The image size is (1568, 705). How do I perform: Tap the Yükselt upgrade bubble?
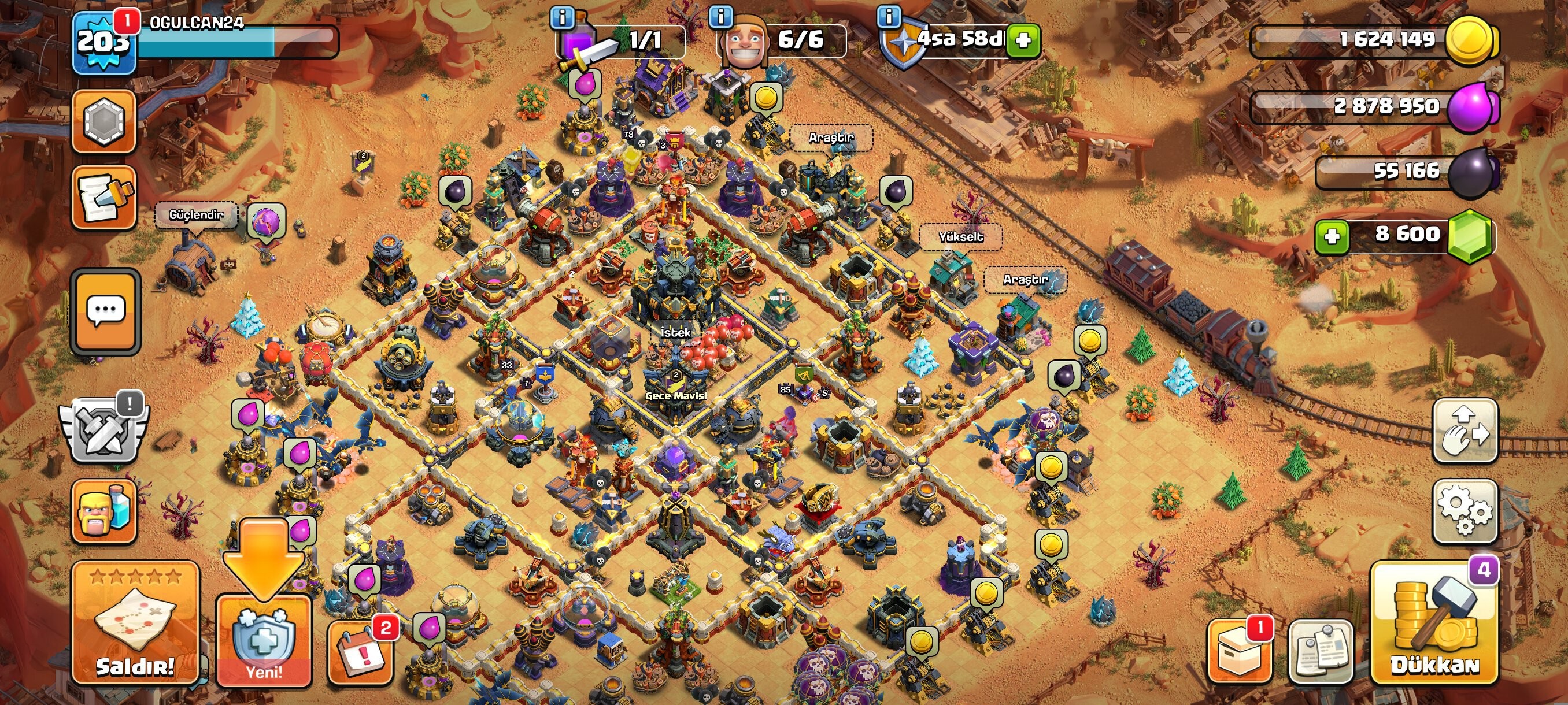click(960, 236)
